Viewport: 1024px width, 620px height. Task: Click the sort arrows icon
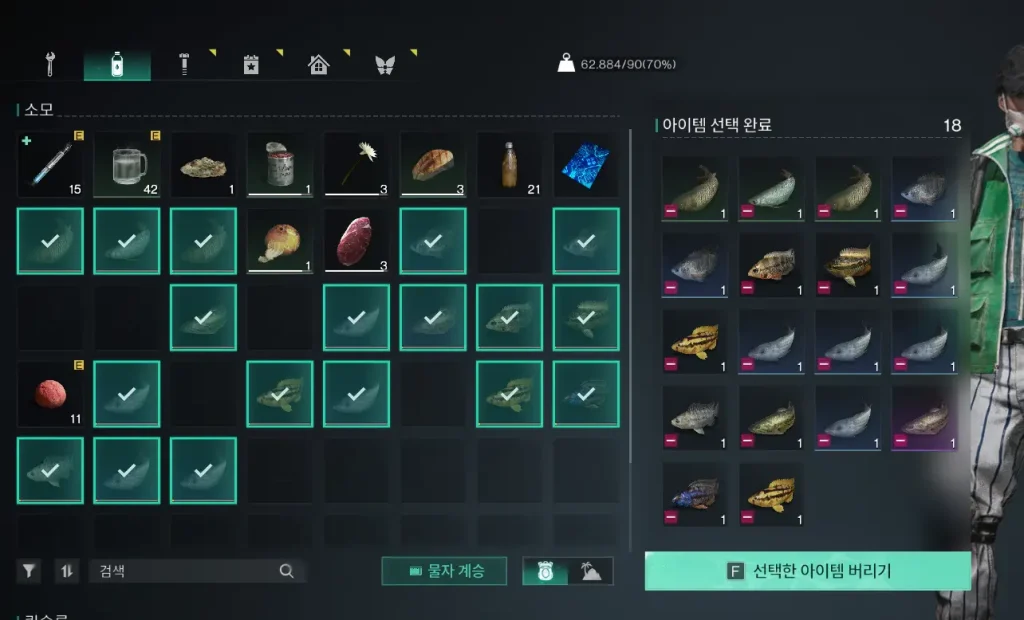coord(67,571)
